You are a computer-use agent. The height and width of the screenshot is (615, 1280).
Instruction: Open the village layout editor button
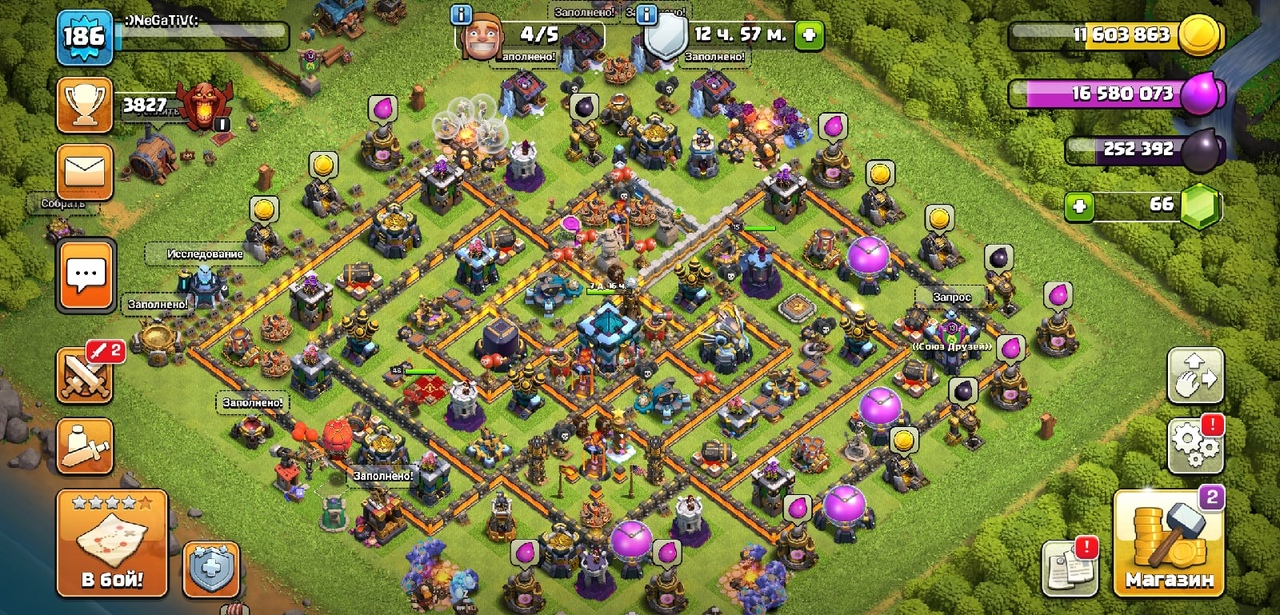coord(1195,376)
